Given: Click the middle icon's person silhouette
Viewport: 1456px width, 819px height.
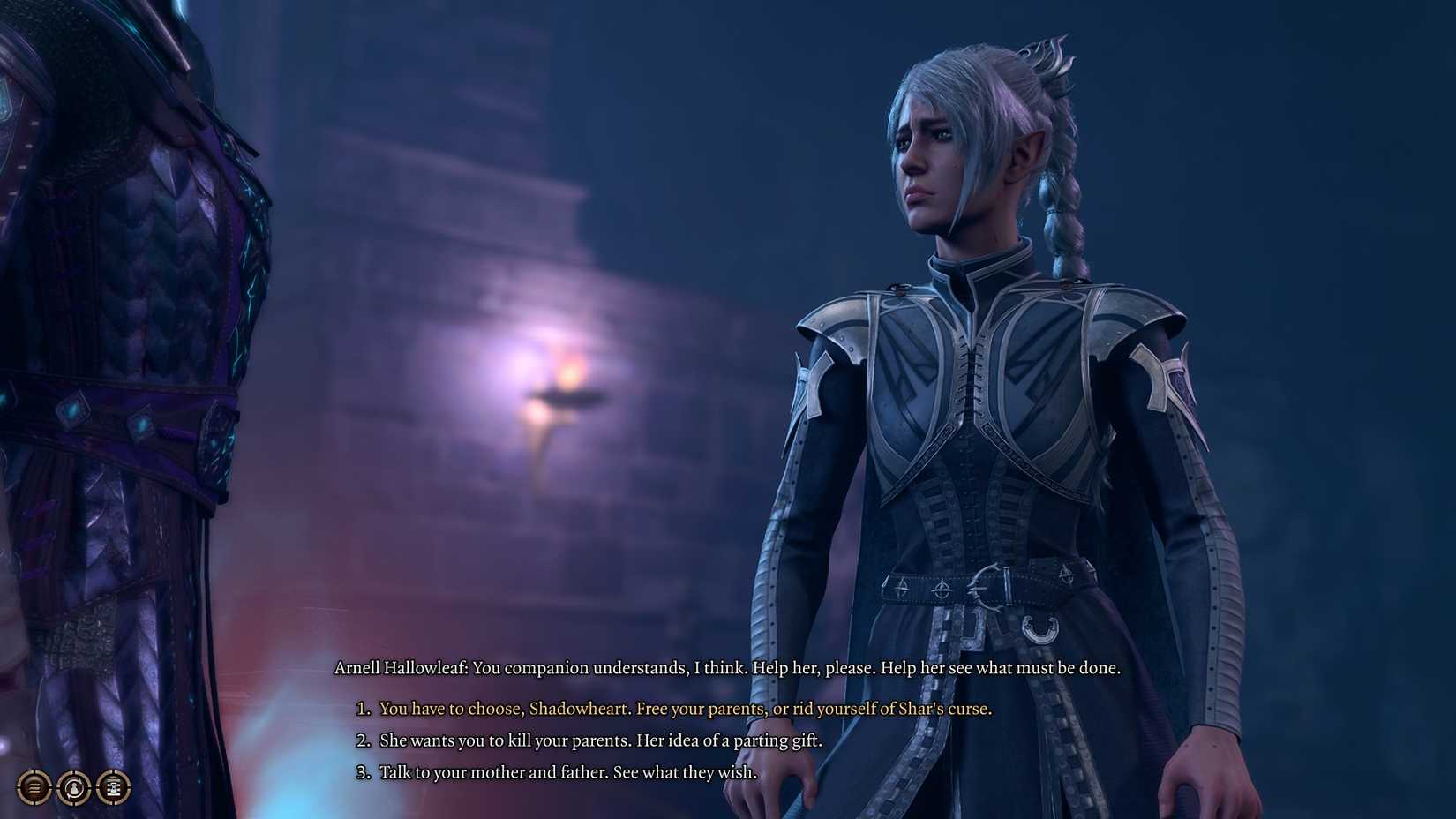Looking at the screenshot, I should click(x=73, y=791).
